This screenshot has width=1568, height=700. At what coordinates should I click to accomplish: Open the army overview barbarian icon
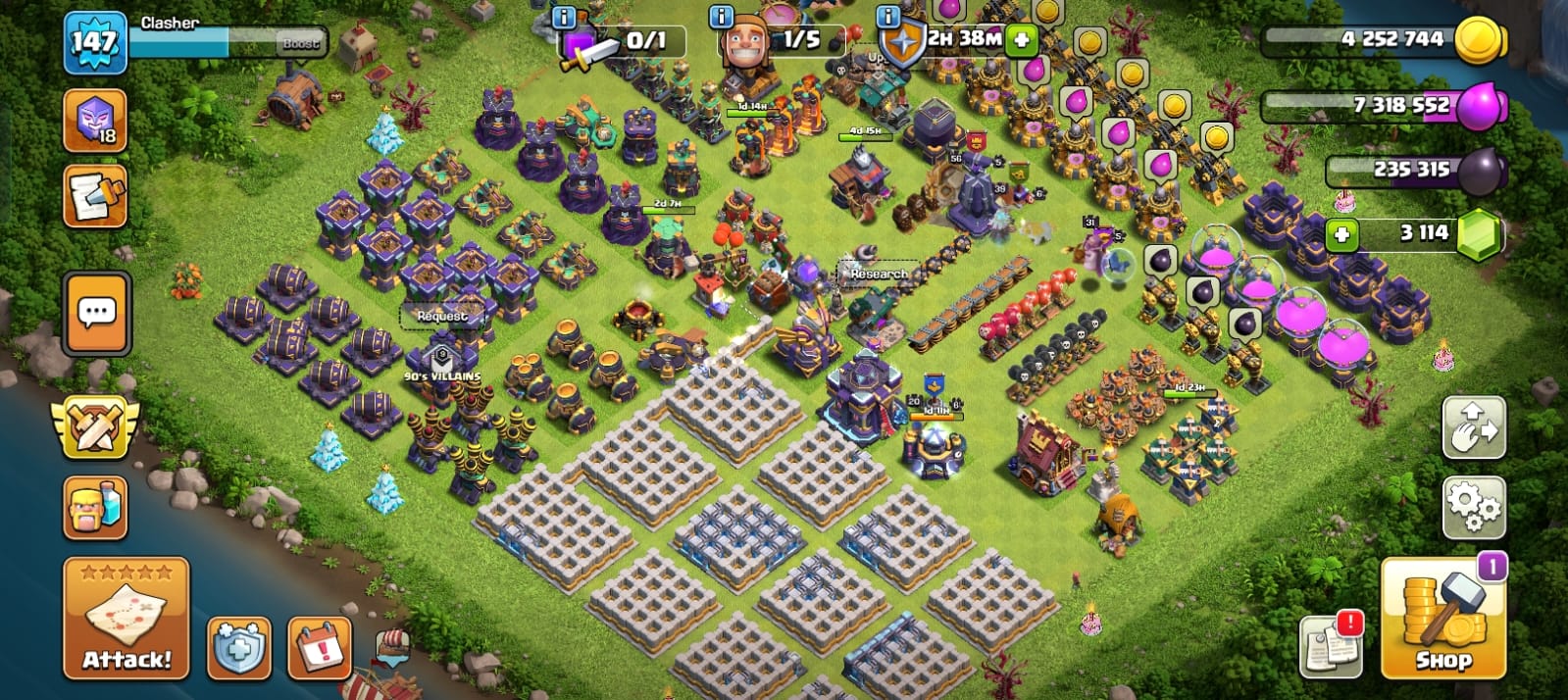coord(95,507)
